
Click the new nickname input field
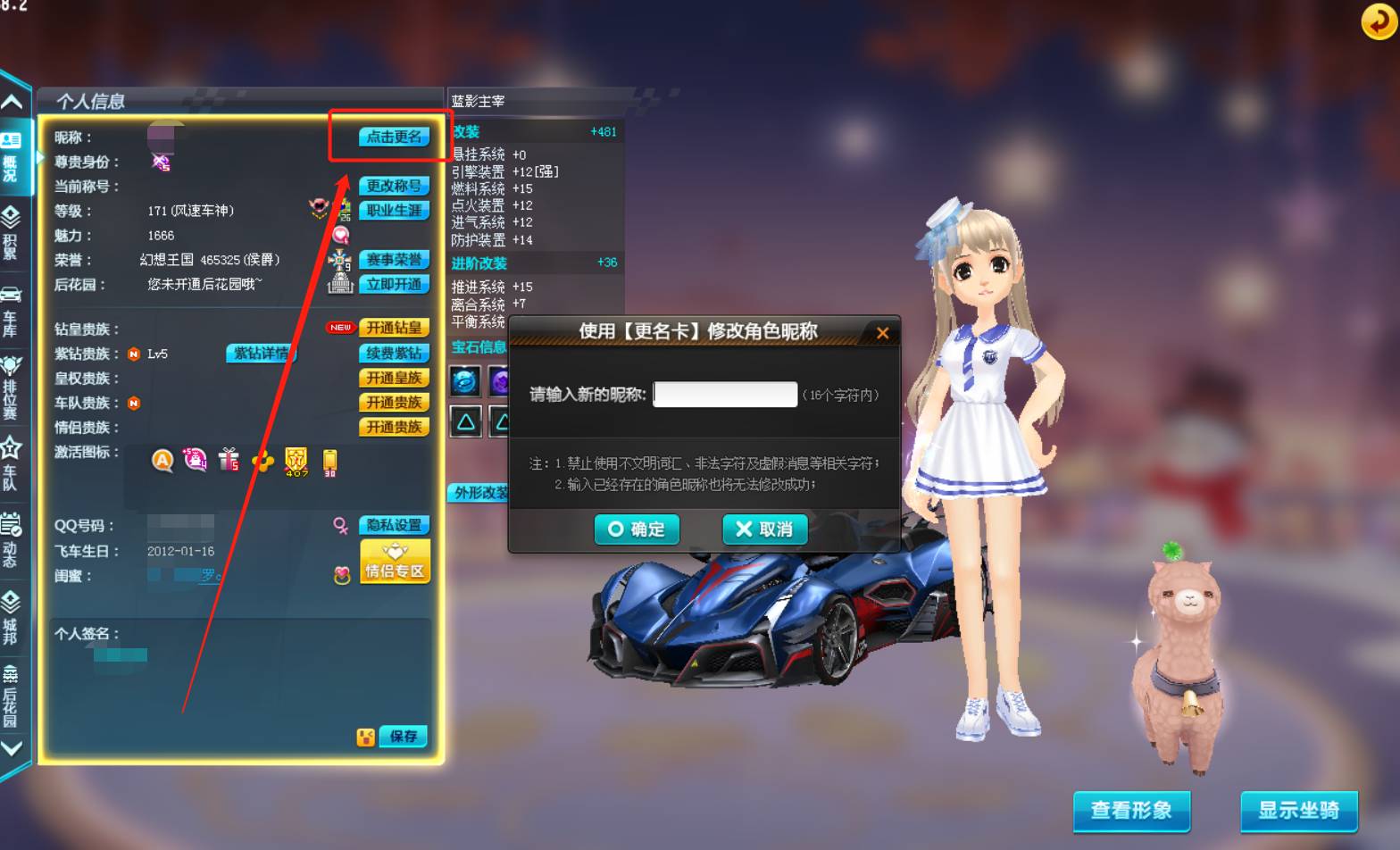pos(725,394)
